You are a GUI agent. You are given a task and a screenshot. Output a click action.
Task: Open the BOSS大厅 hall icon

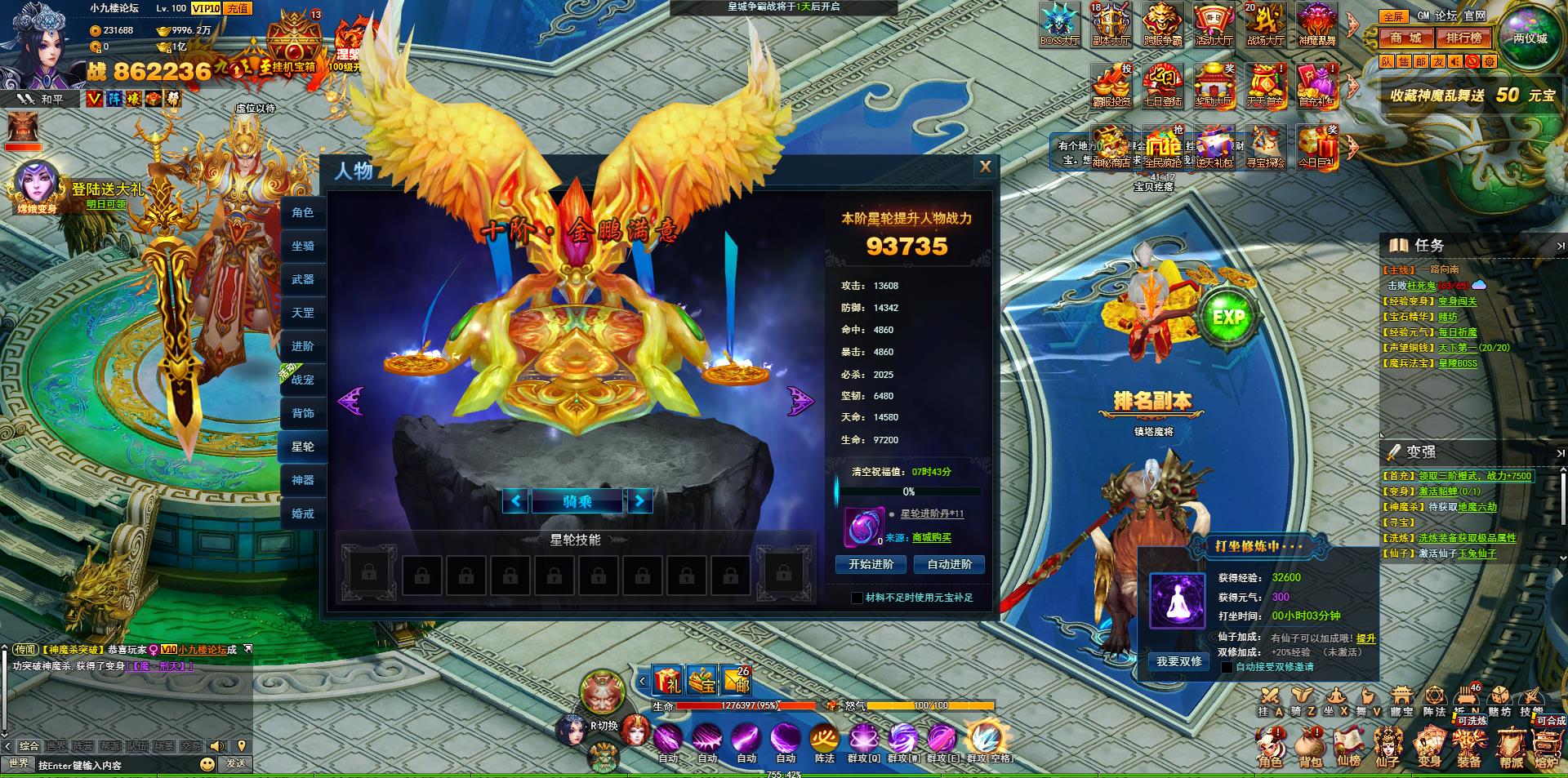pyautogui.click(x=1059, y=24)
